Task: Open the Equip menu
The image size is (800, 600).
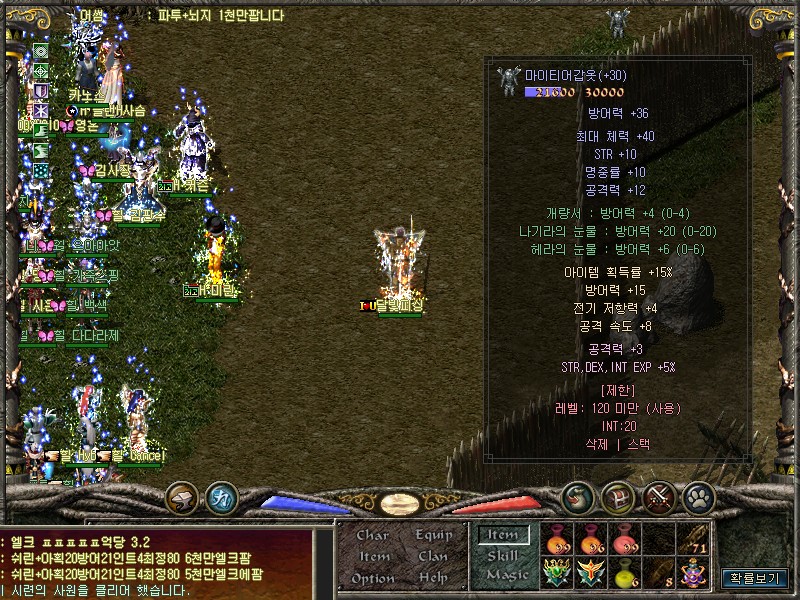Action: click(x=434, y=535)
